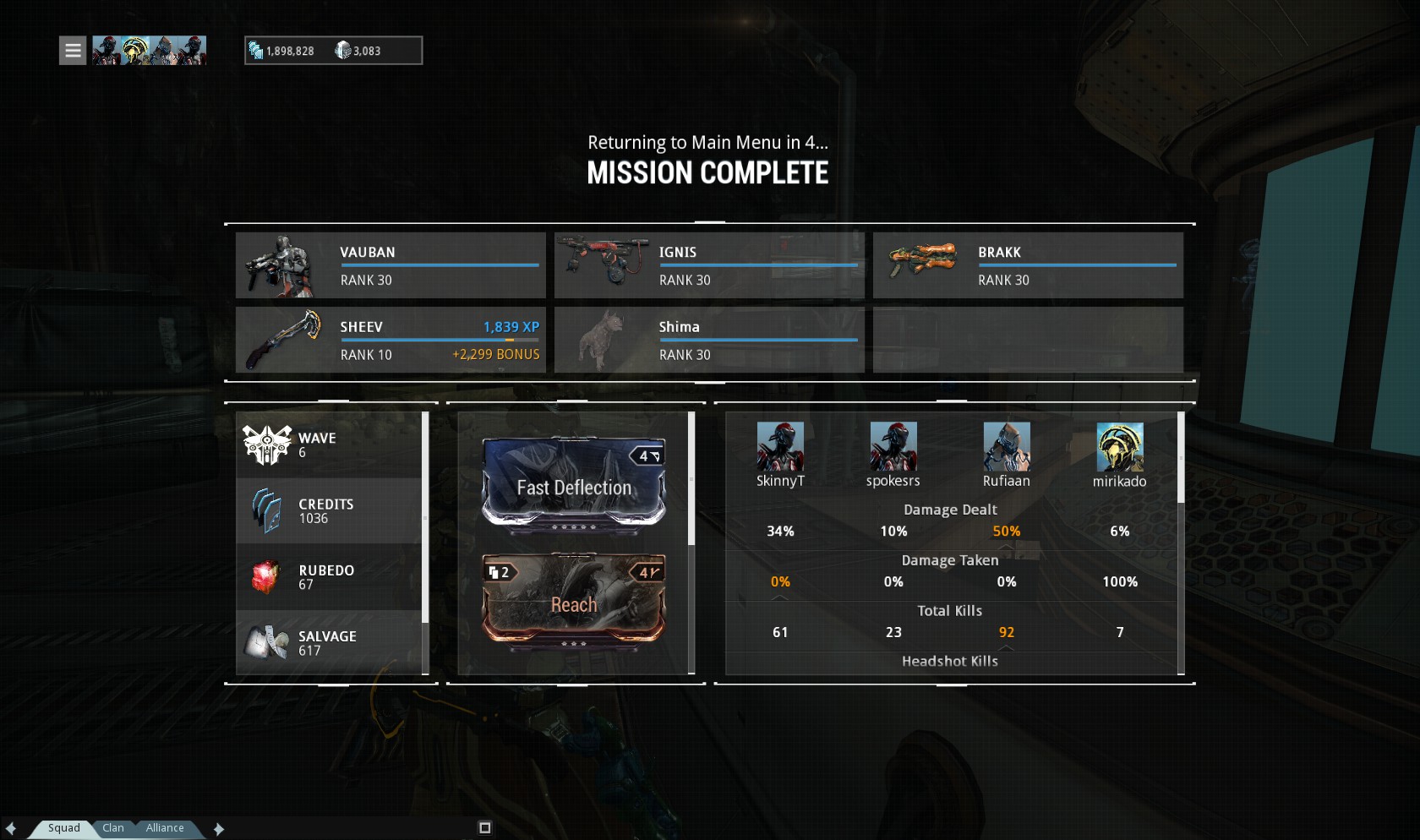Select the Squad chat tab
The height and width of the screenshot is (840, 1420).
[x=63, y=828]
